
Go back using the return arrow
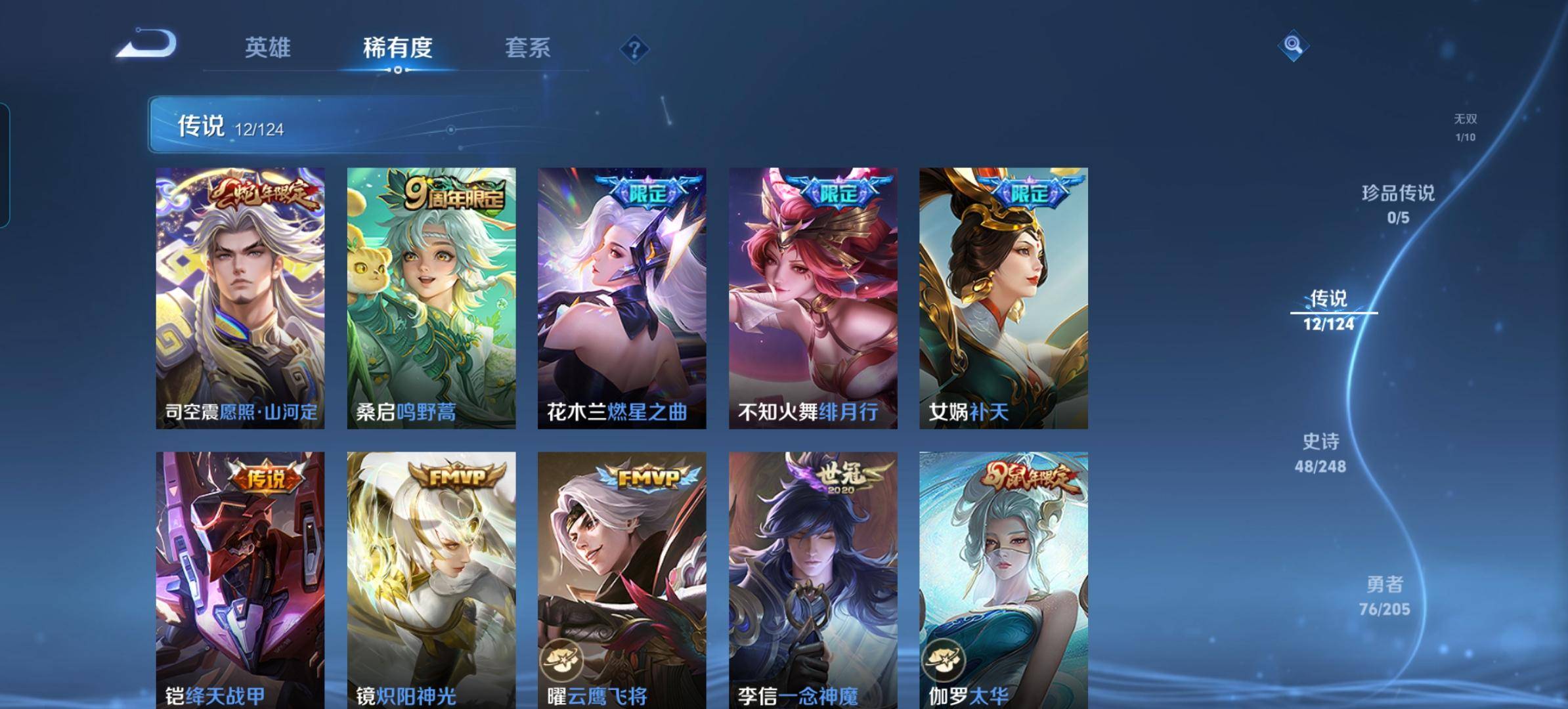pos(146,44)
